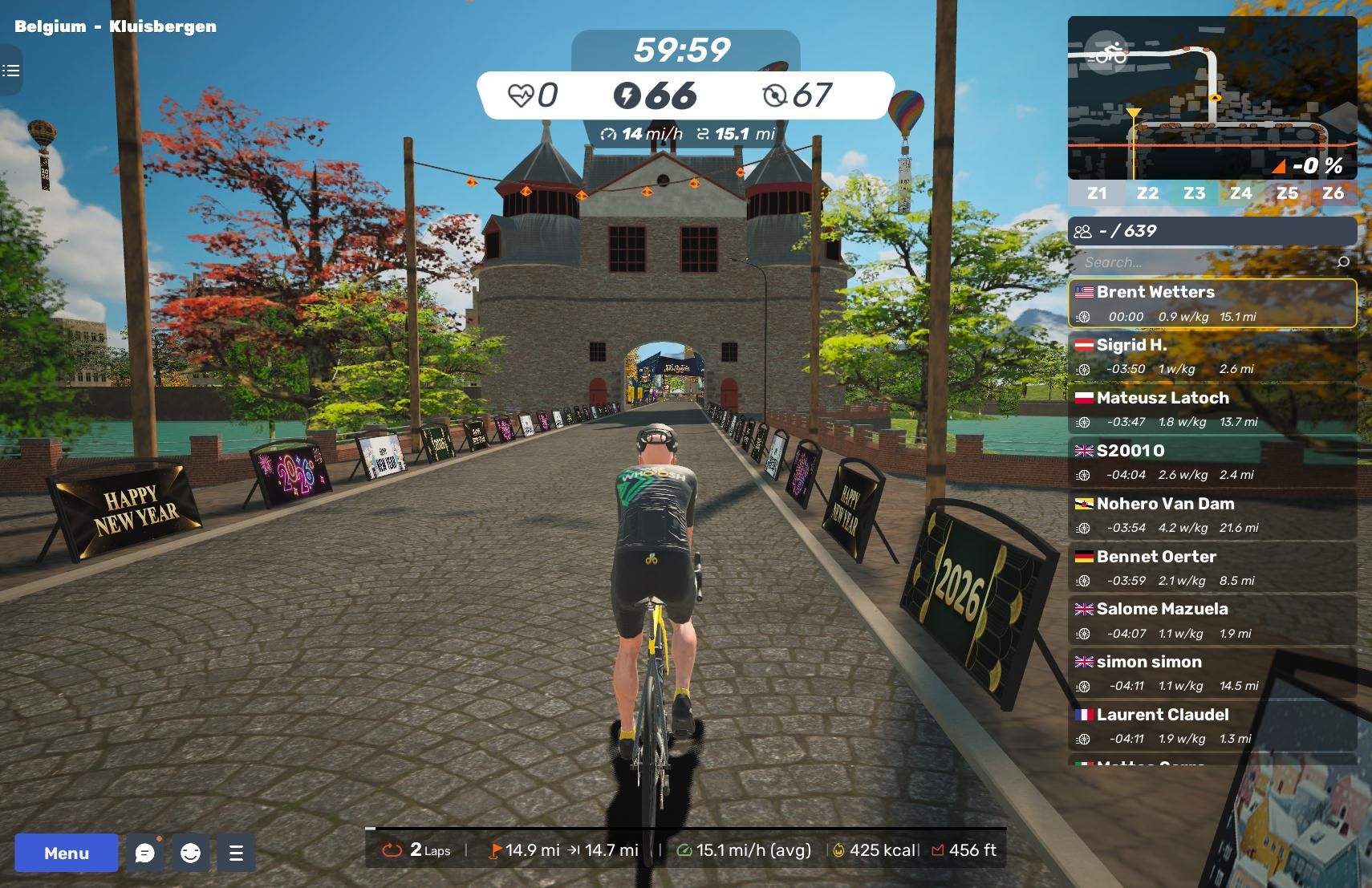Click the rider count 639 header
The height and width of the screenshot is (888, 1372).
click(x=1212, y=231)
